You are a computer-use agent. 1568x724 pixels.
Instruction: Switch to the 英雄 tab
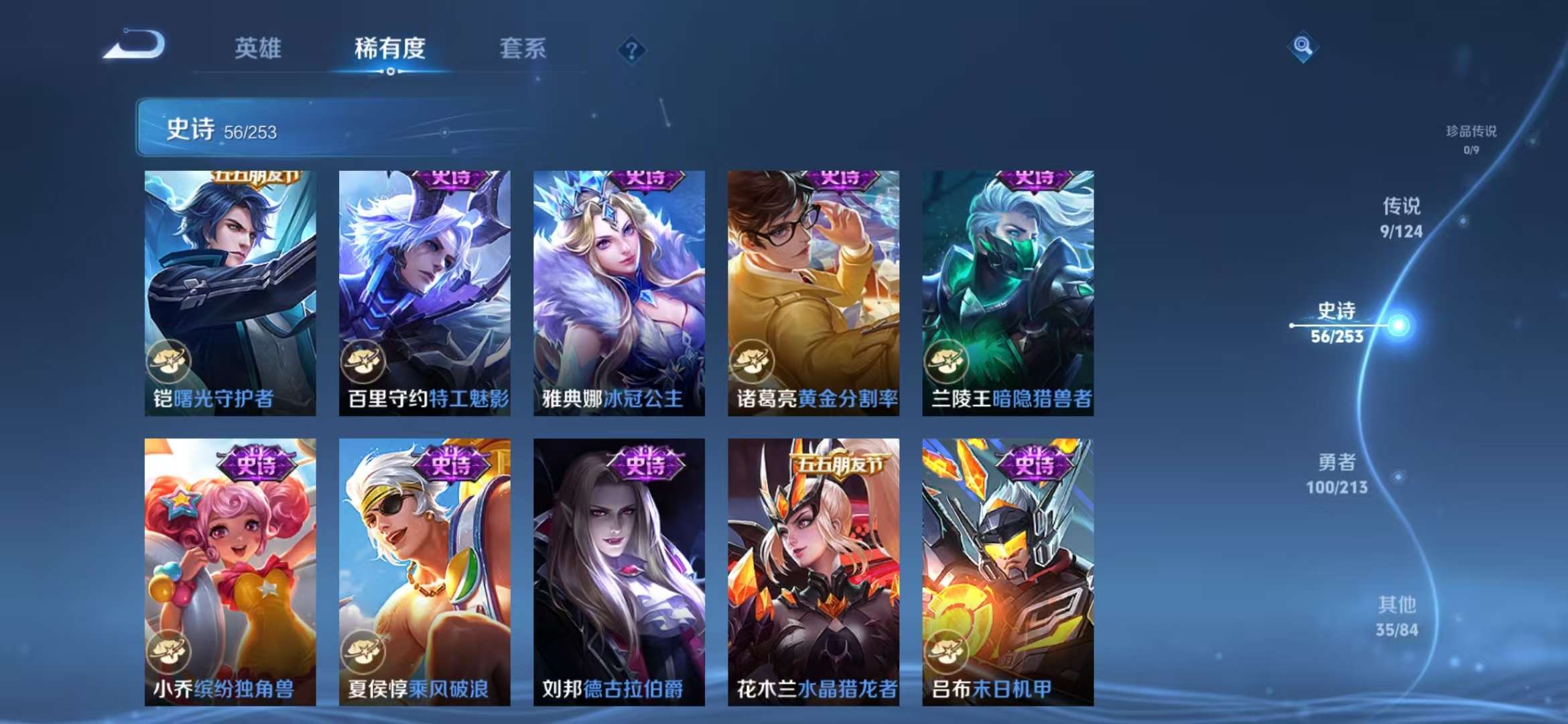(x=259, y=48)
